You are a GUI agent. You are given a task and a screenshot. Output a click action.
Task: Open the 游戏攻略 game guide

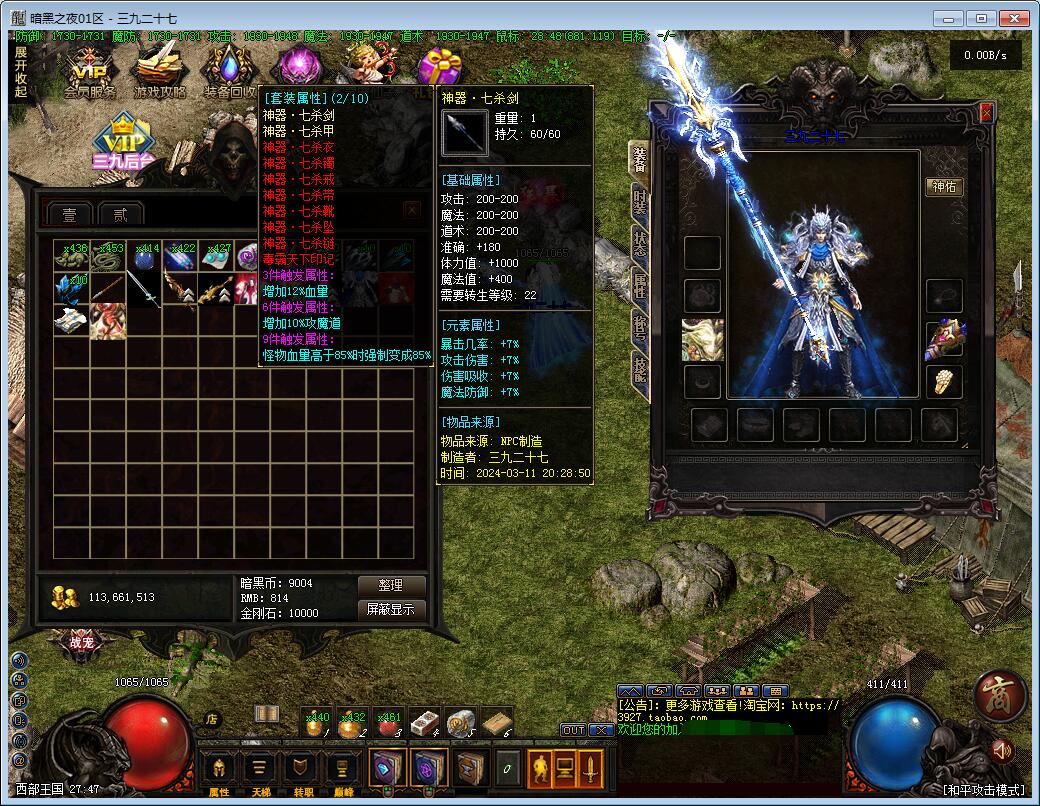(x=160, y=72)
